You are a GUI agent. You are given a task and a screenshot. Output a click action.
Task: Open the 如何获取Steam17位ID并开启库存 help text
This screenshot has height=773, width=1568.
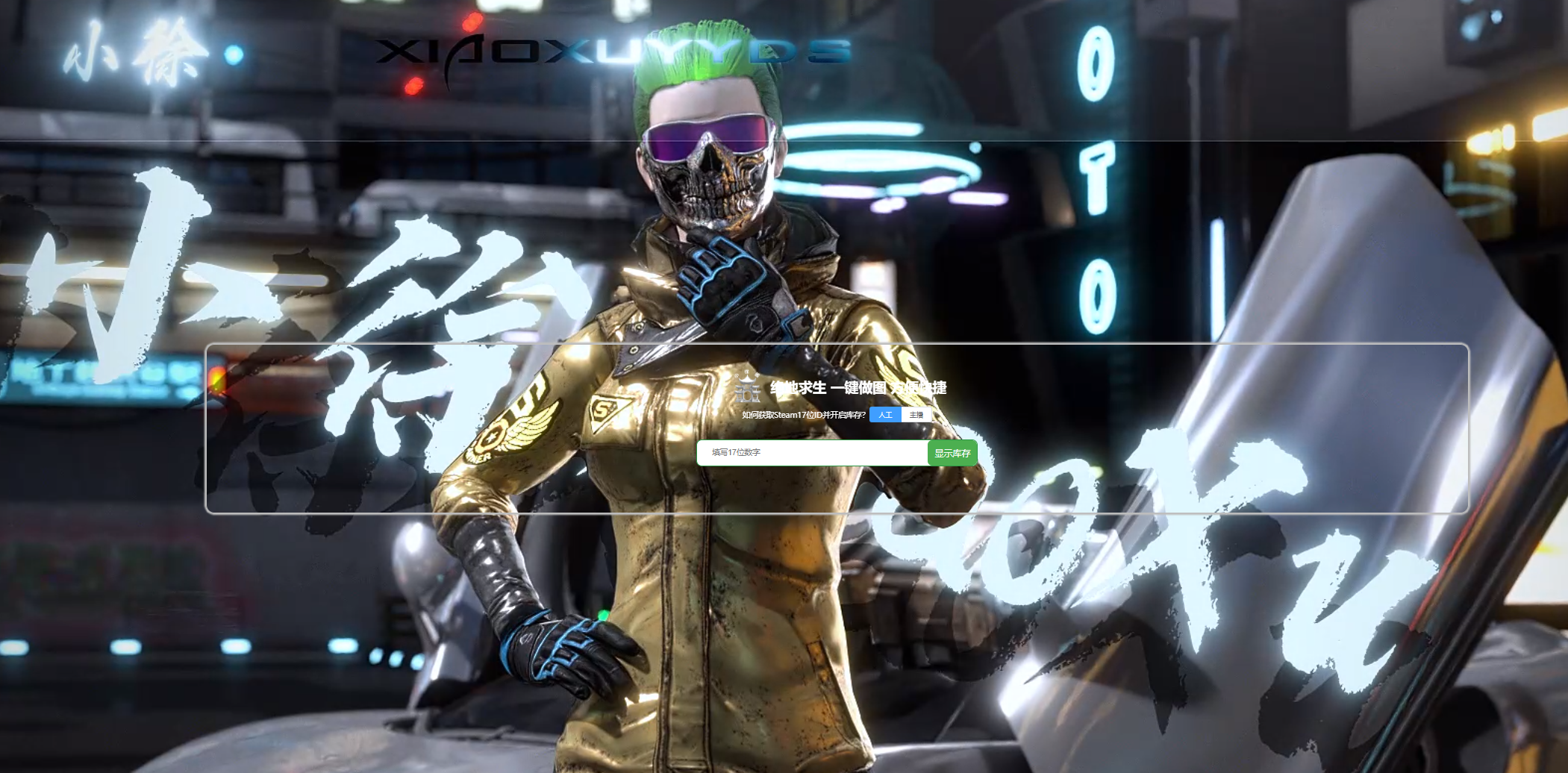[x=803, y=416]
